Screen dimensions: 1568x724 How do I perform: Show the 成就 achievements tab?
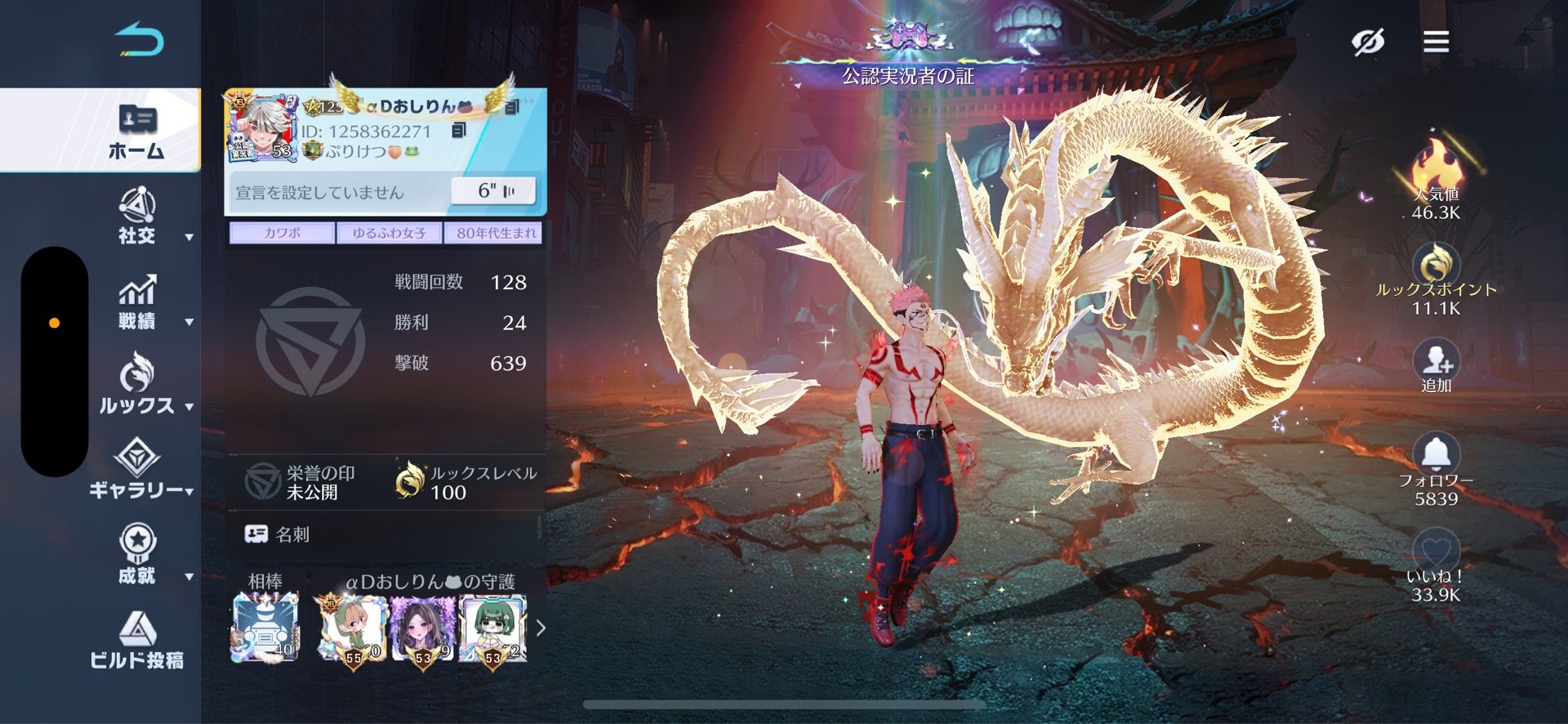tap(137, 554)
